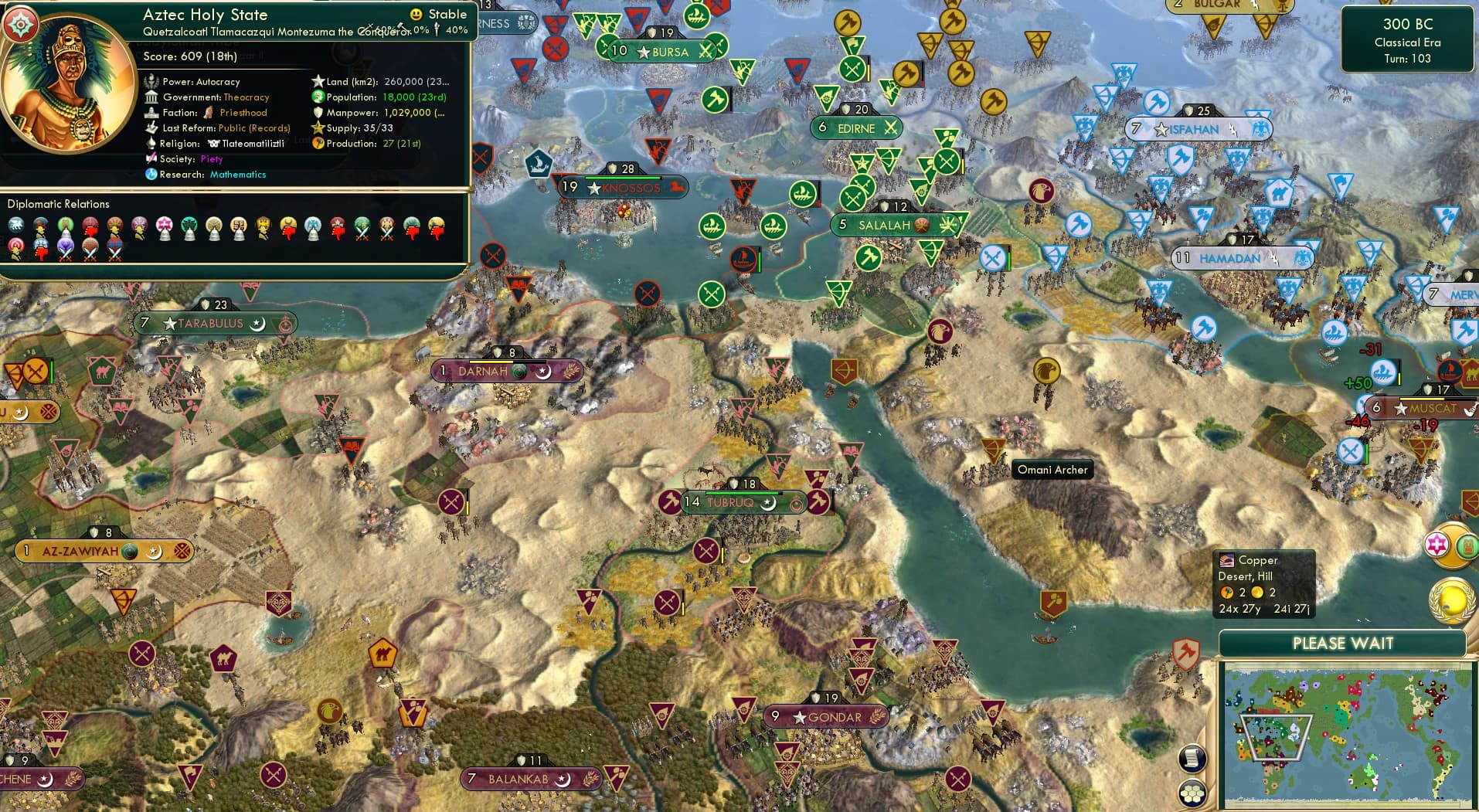Toggle the honeycomb overlay button below the minimap
The width and height of the screenshot is (1479, 812).
coord(1193,791)
